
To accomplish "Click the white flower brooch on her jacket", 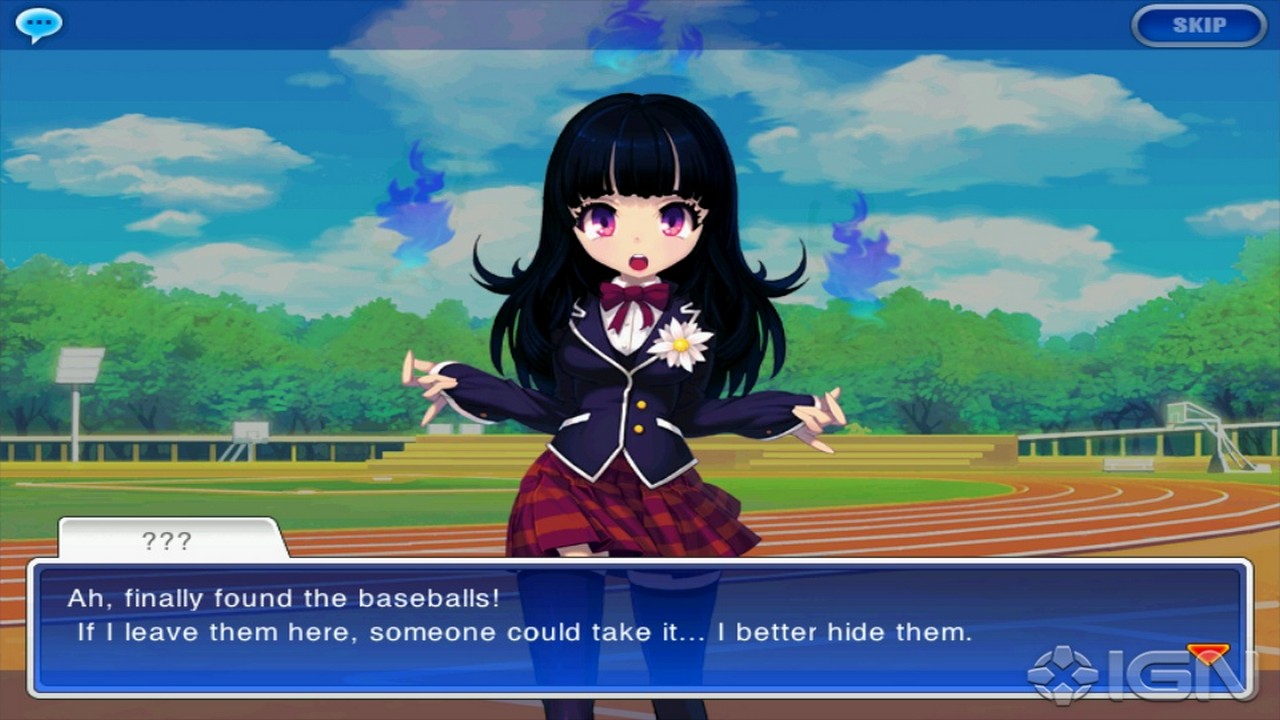I will click(x=678, y=344).
